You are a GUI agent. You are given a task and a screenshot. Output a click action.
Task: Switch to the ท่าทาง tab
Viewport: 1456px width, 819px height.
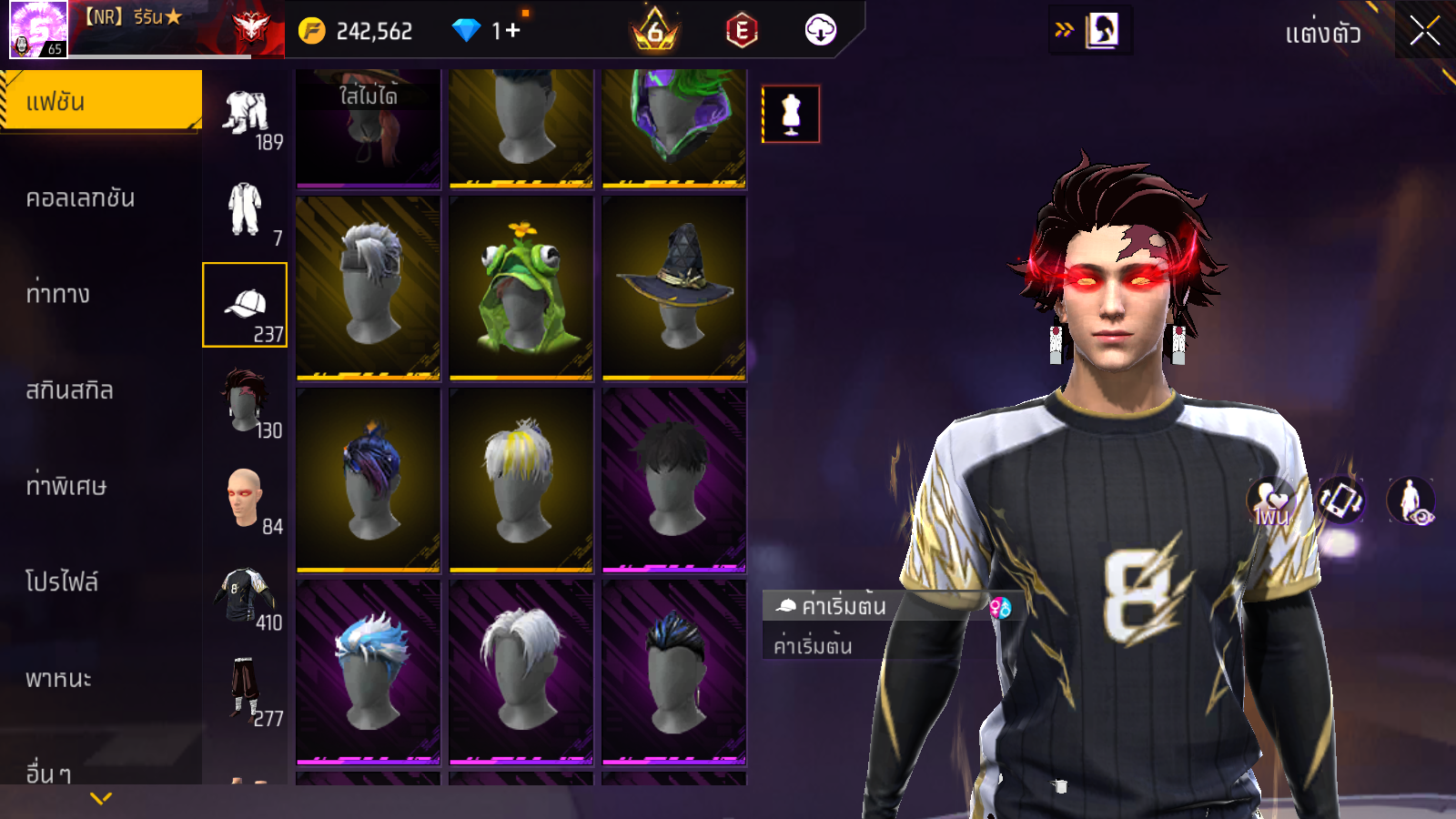tap(58, 294)
